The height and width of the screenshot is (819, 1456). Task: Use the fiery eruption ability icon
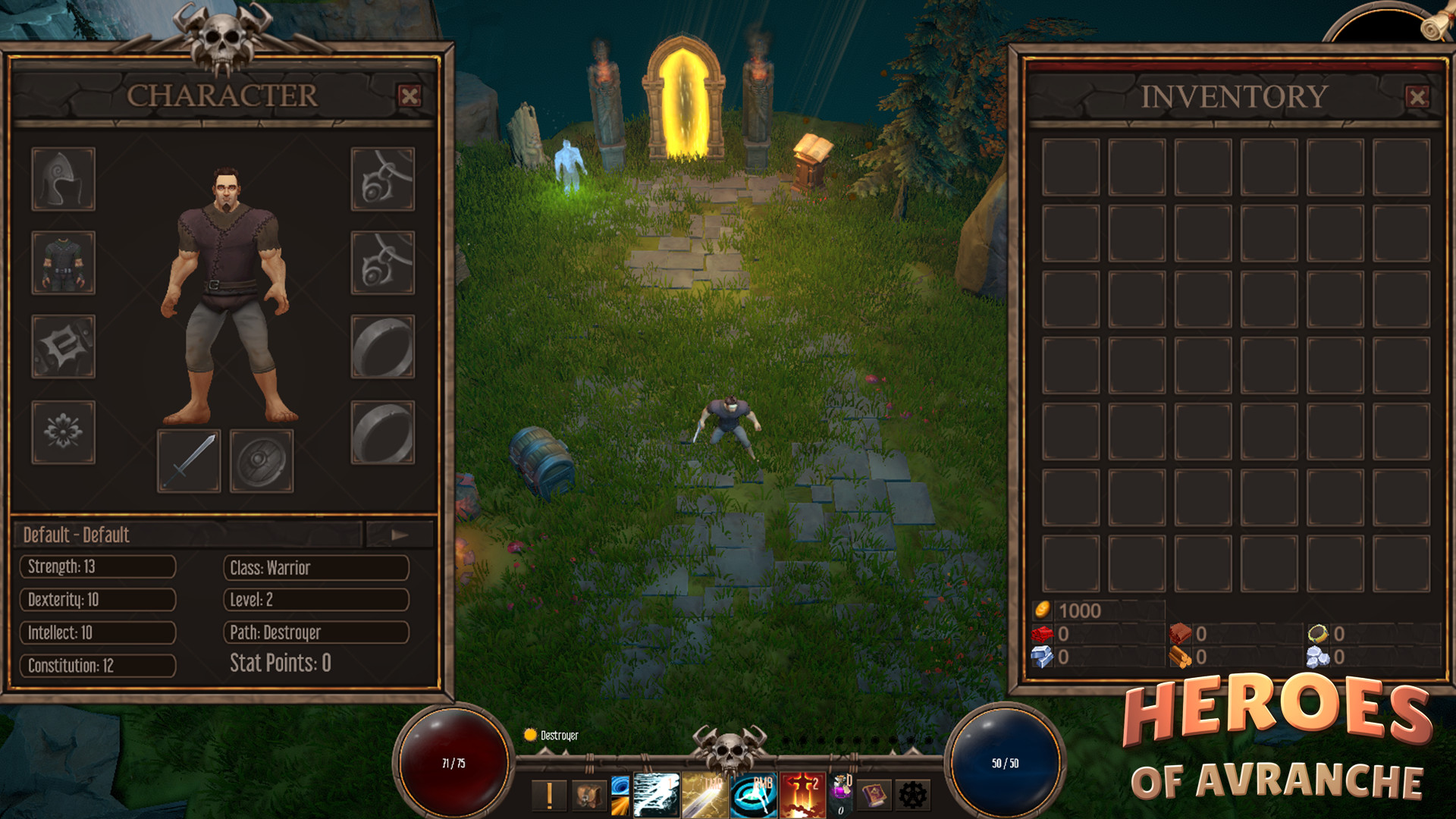coord(800,792)
